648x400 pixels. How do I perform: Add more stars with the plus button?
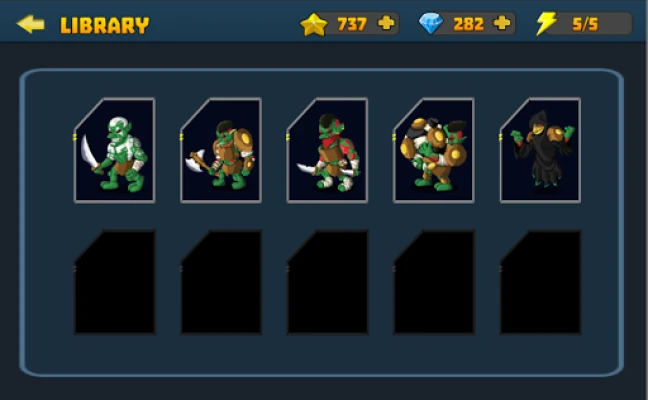coord(386,24)
